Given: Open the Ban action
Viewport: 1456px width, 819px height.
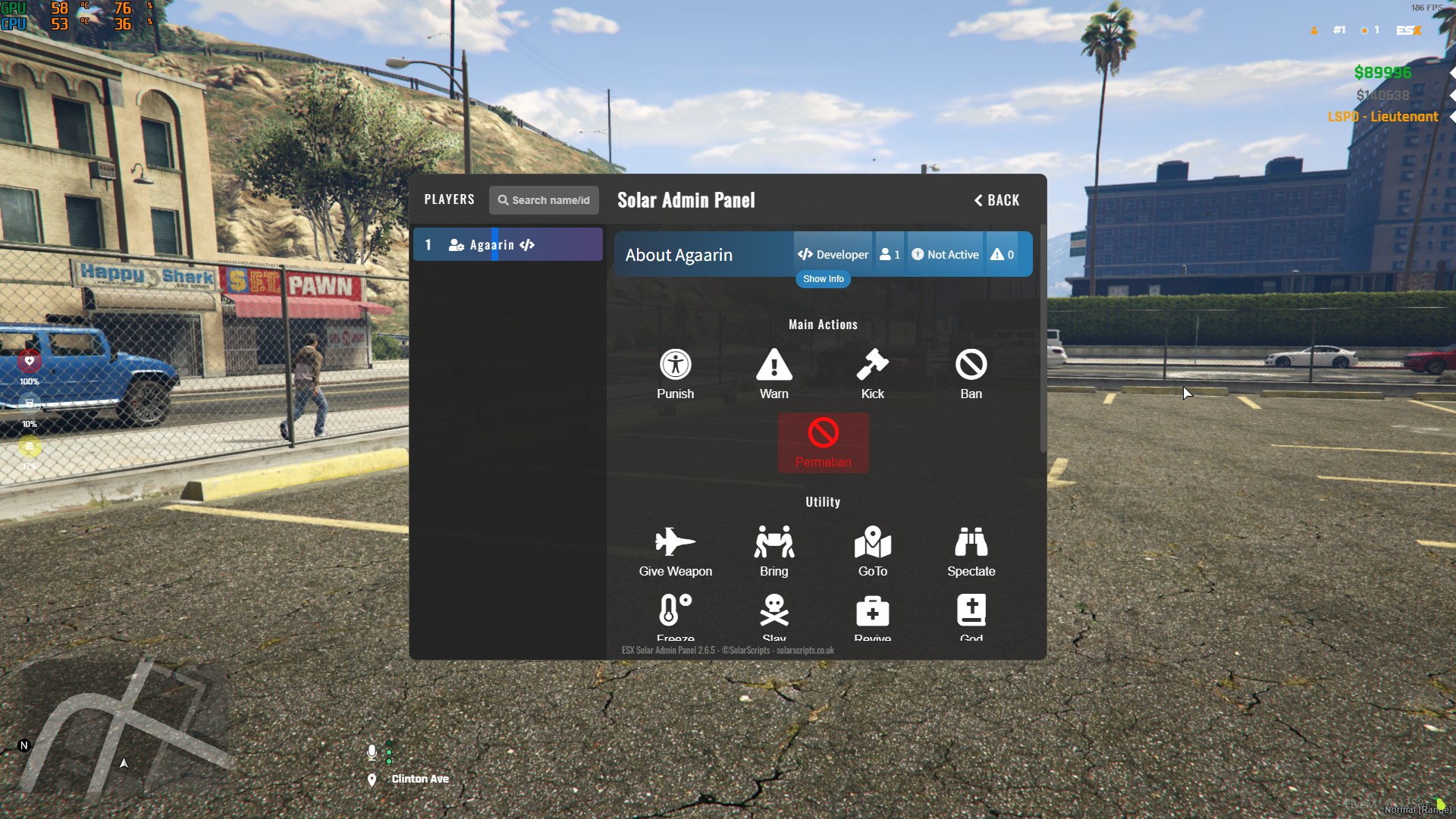Looking at the screenshot, I should click(x=971, y=374).
